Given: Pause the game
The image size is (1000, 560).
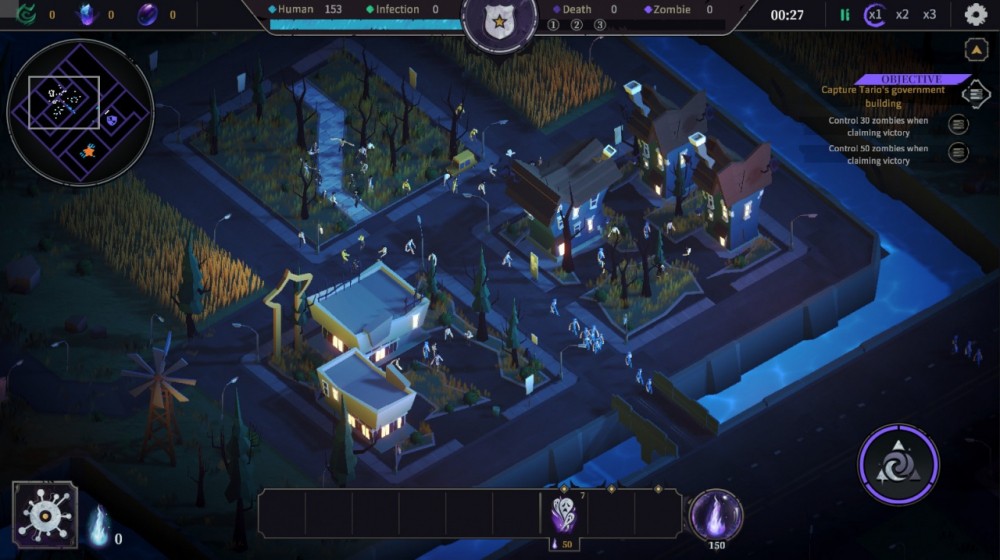Looking at the screenshot, I should 845,15.
